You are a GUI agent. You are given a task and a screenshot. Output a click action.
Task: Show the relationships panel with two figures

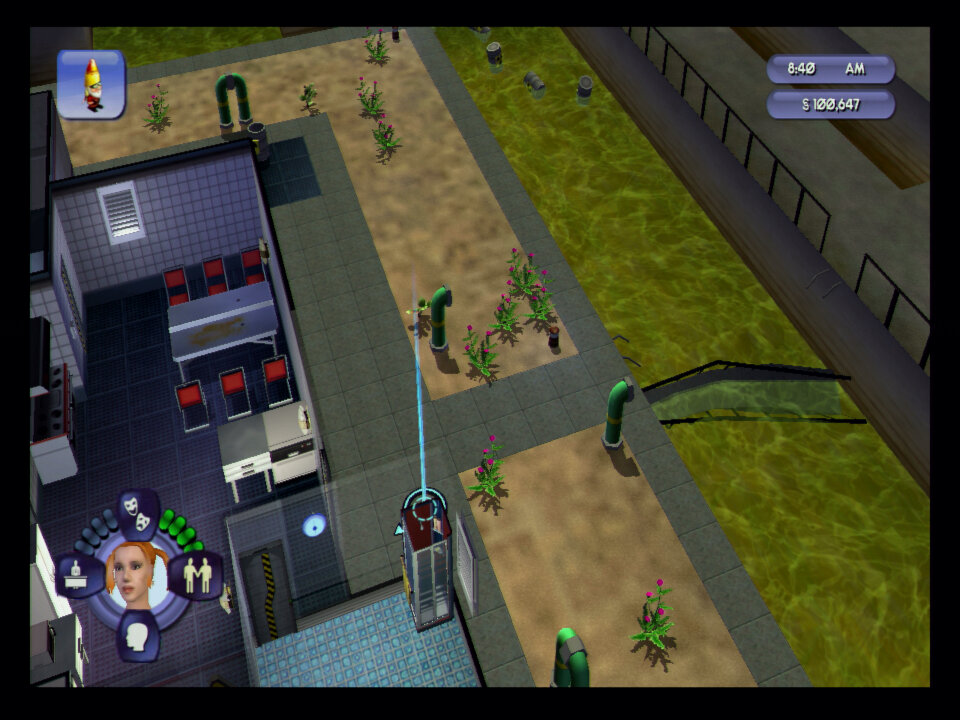point(196,575)
